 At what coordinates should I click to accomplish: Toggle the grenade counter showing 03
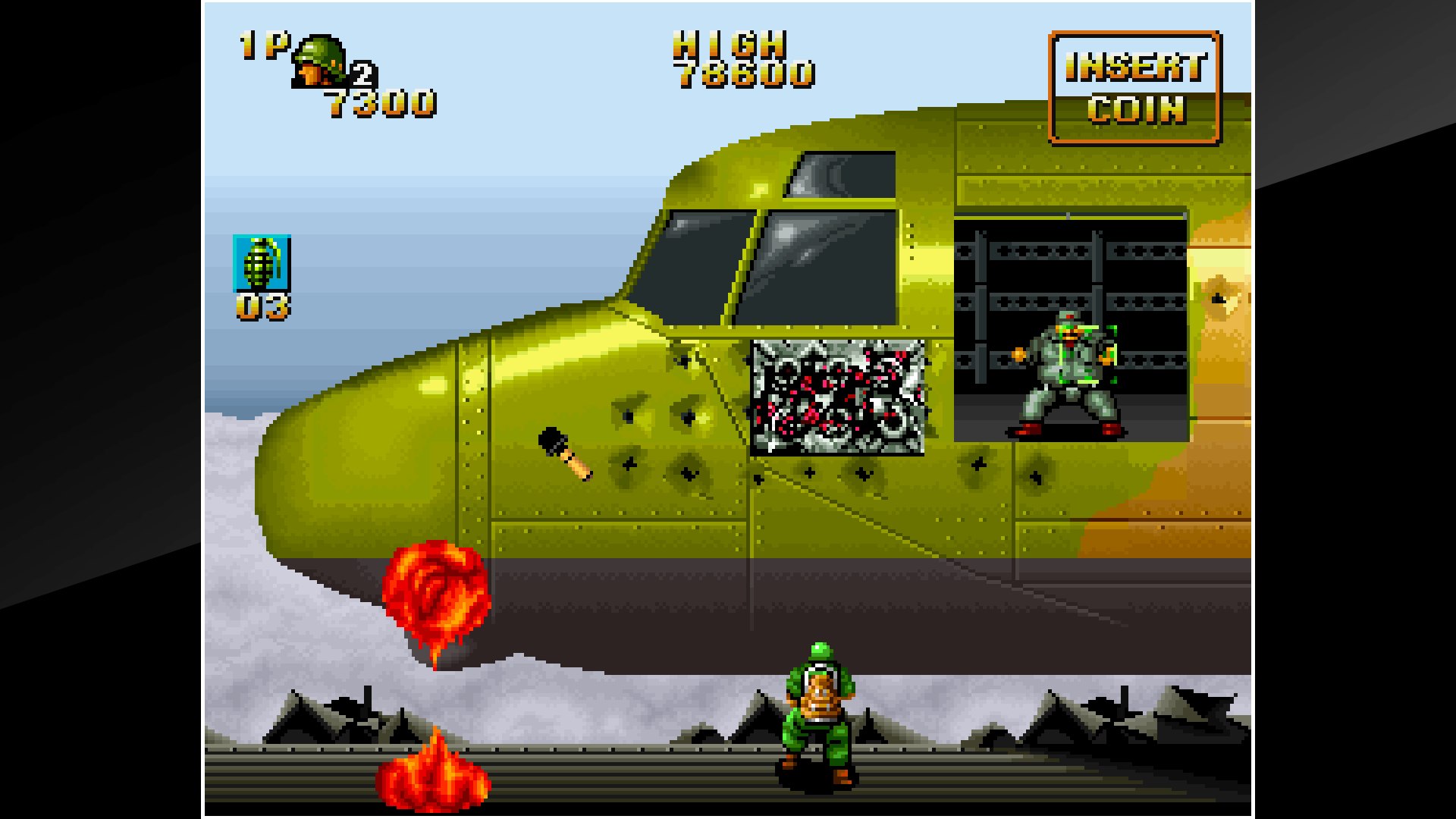tap(265, 306)
